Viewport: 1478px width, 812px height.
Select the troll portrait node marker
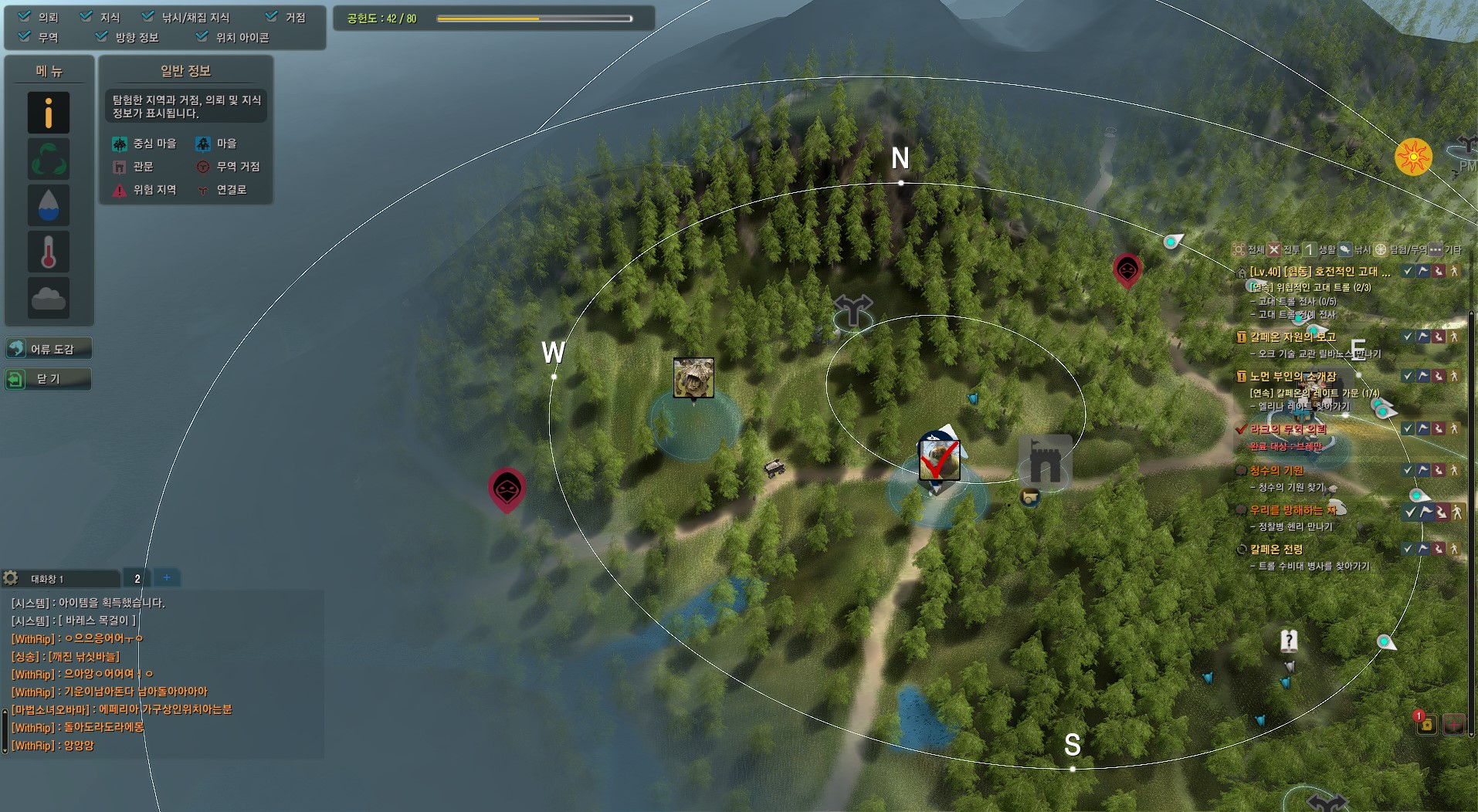coord(693,377)
